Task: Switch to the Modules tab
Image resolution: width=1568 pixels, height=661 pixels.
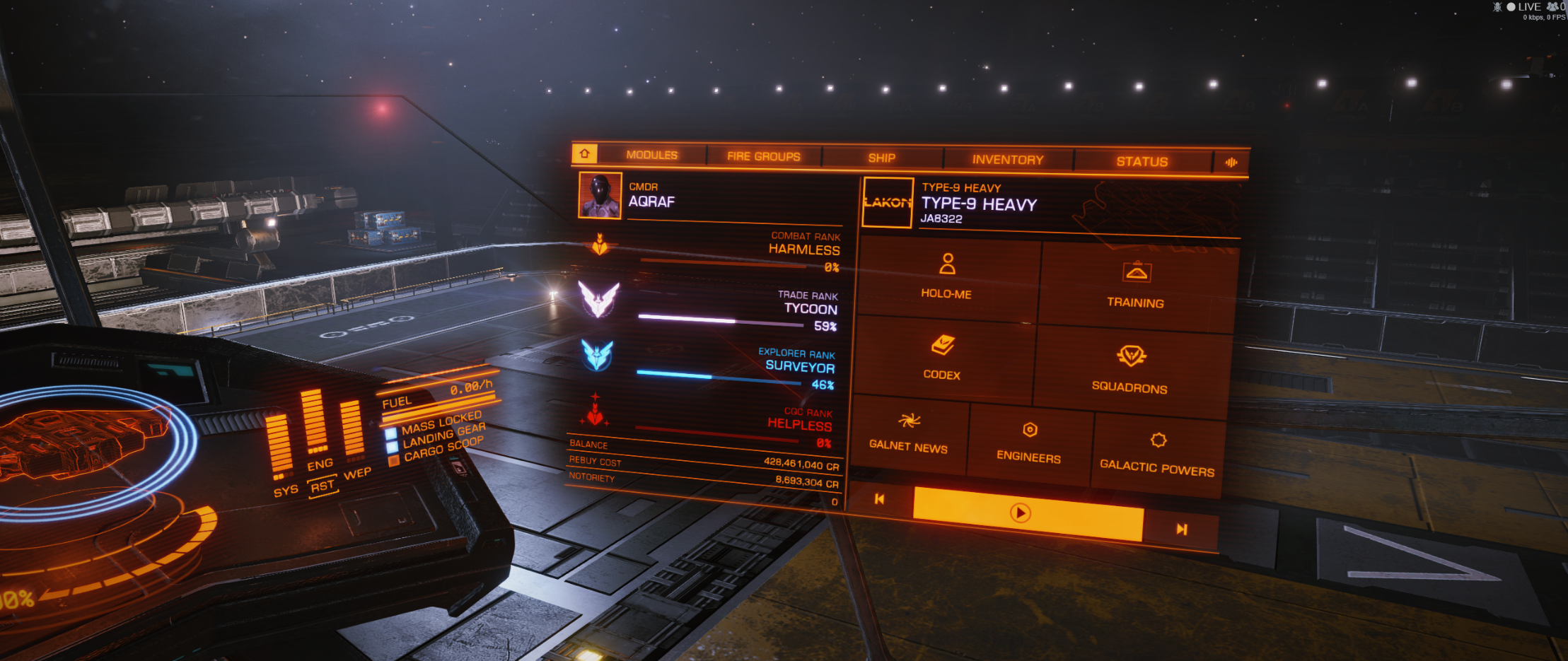Action: pyautogui.click(x=651, y=155)
